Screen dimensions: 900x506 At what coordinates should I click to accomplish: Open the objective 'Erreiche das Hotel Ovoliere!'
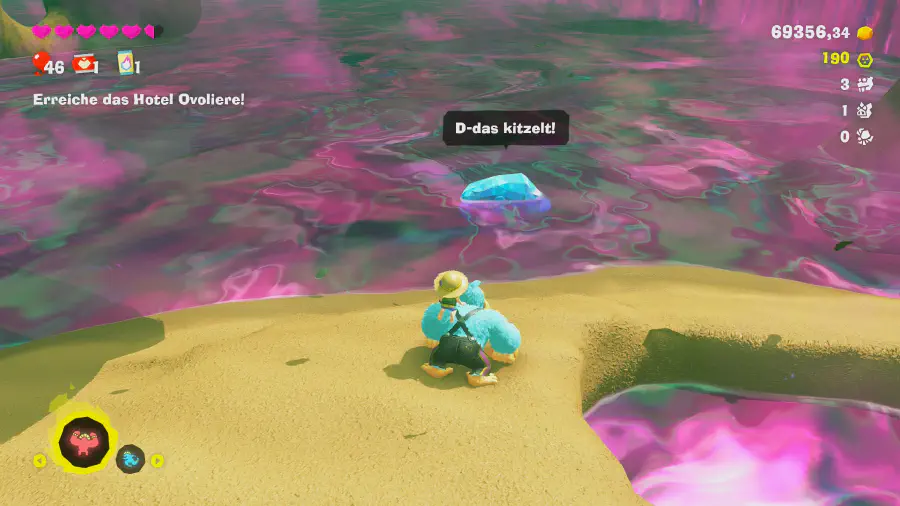[139, 99]
